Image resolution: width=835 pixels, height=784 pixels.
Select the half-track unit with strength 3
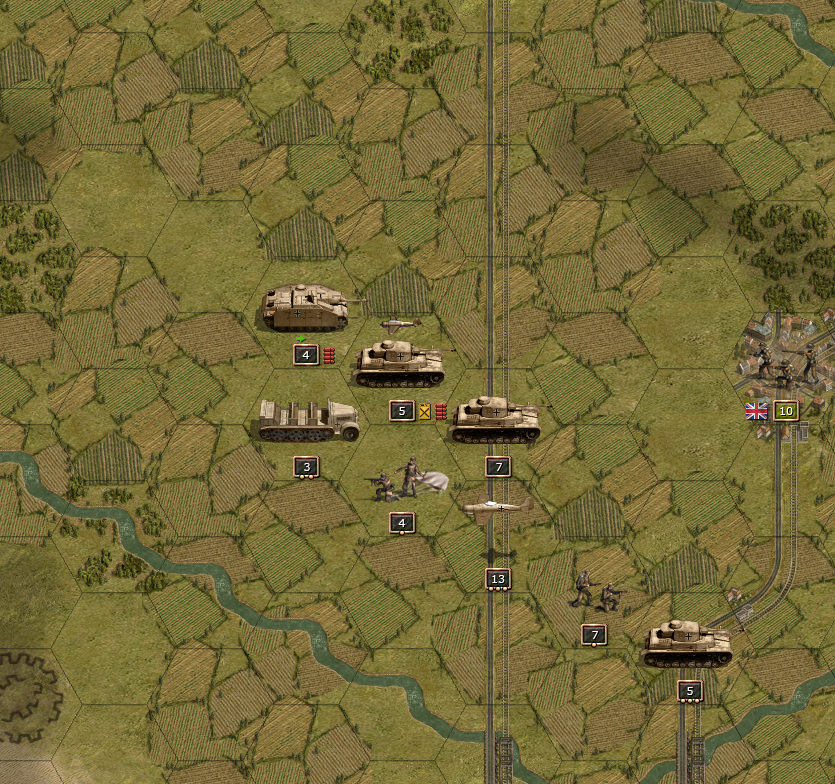pos(306,421)
